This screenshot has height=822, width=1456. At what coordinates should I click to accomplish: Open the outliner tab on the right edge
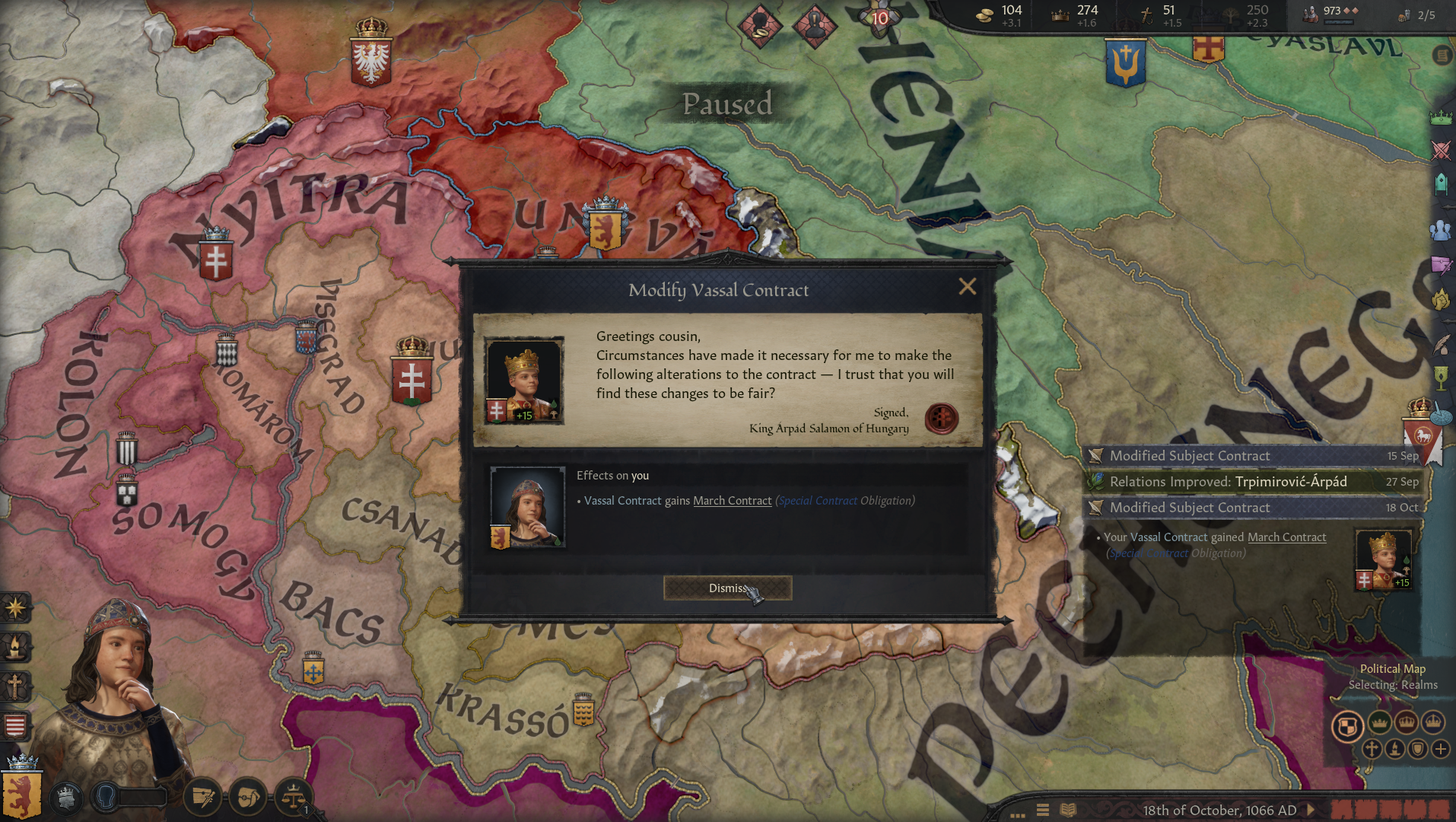tap(1442, 55)
